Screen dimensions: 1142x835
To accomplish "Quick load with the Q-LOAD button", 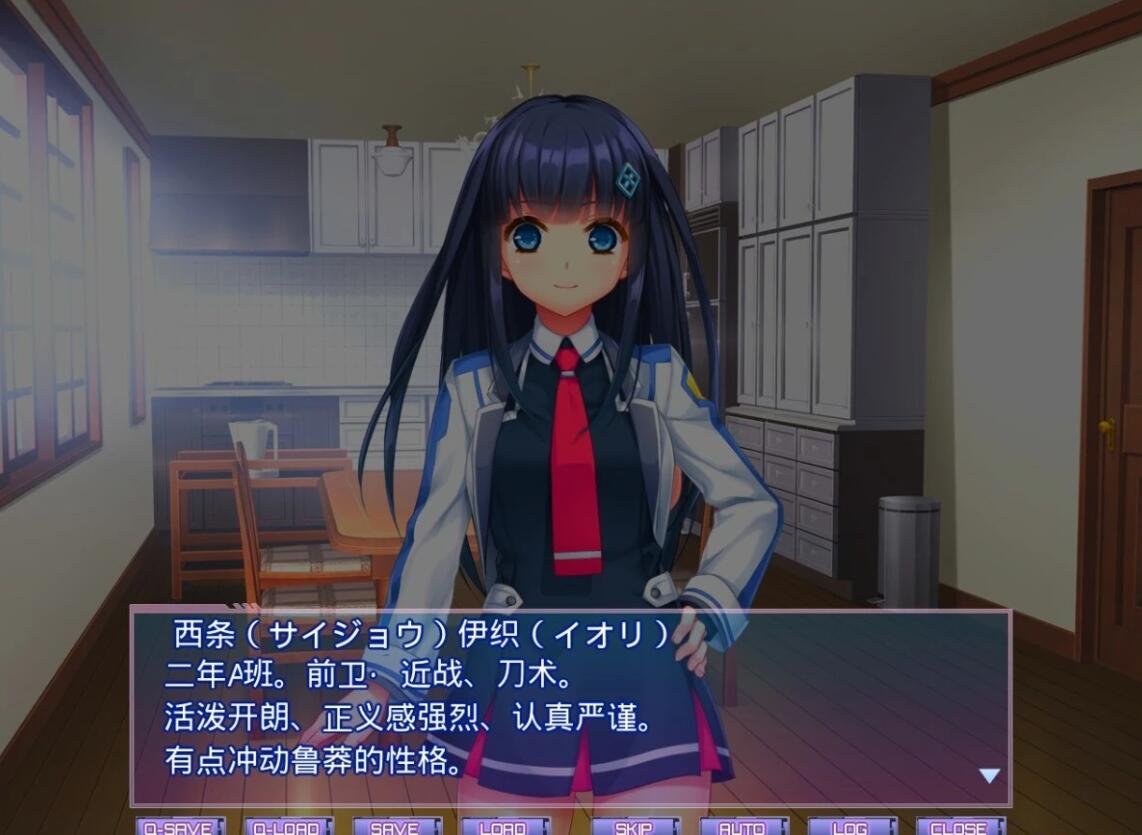I will point(288,826).
